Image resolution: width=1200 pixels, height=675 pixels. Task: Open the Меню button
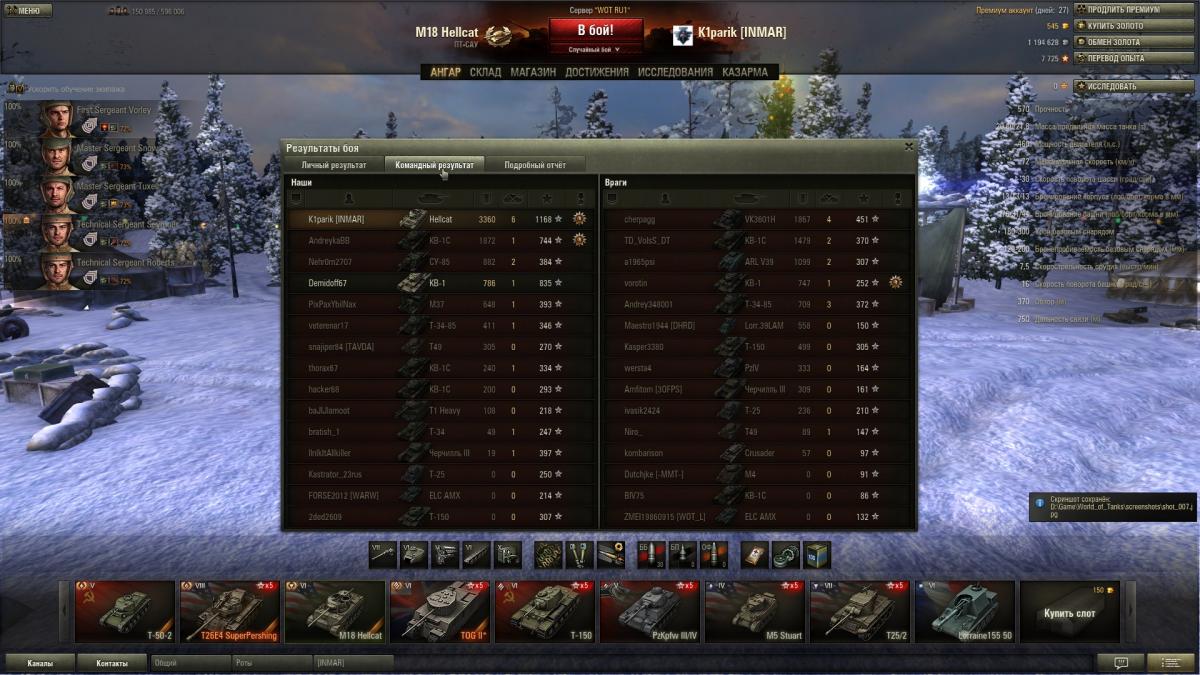tap(27, 11)
